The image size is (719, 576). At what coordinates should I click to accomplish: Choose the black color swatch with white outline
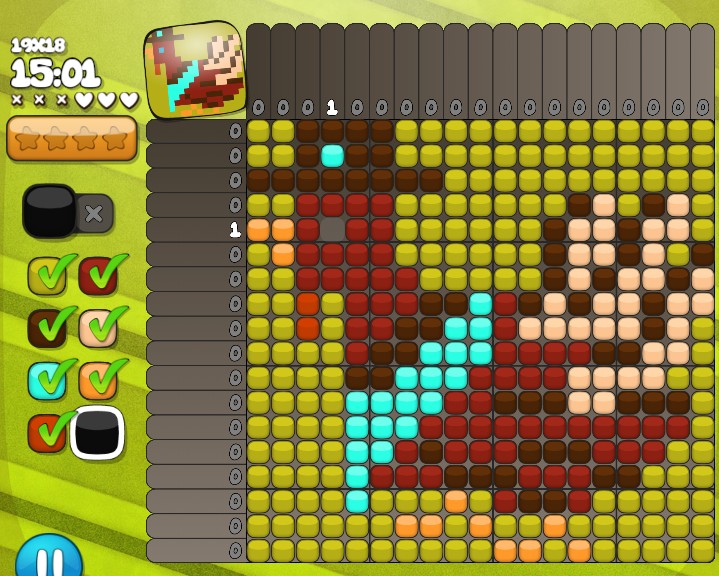pos(97,432)
